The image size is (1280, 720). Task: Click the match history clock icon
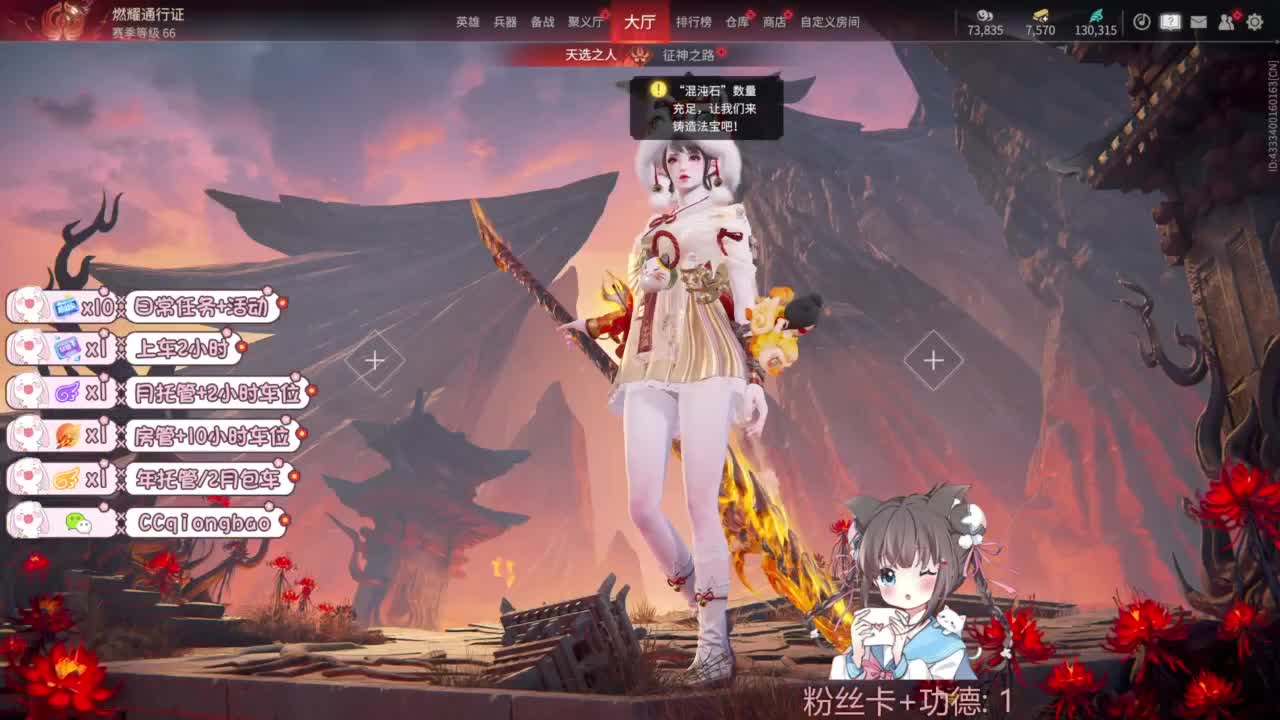(1142, 22)
